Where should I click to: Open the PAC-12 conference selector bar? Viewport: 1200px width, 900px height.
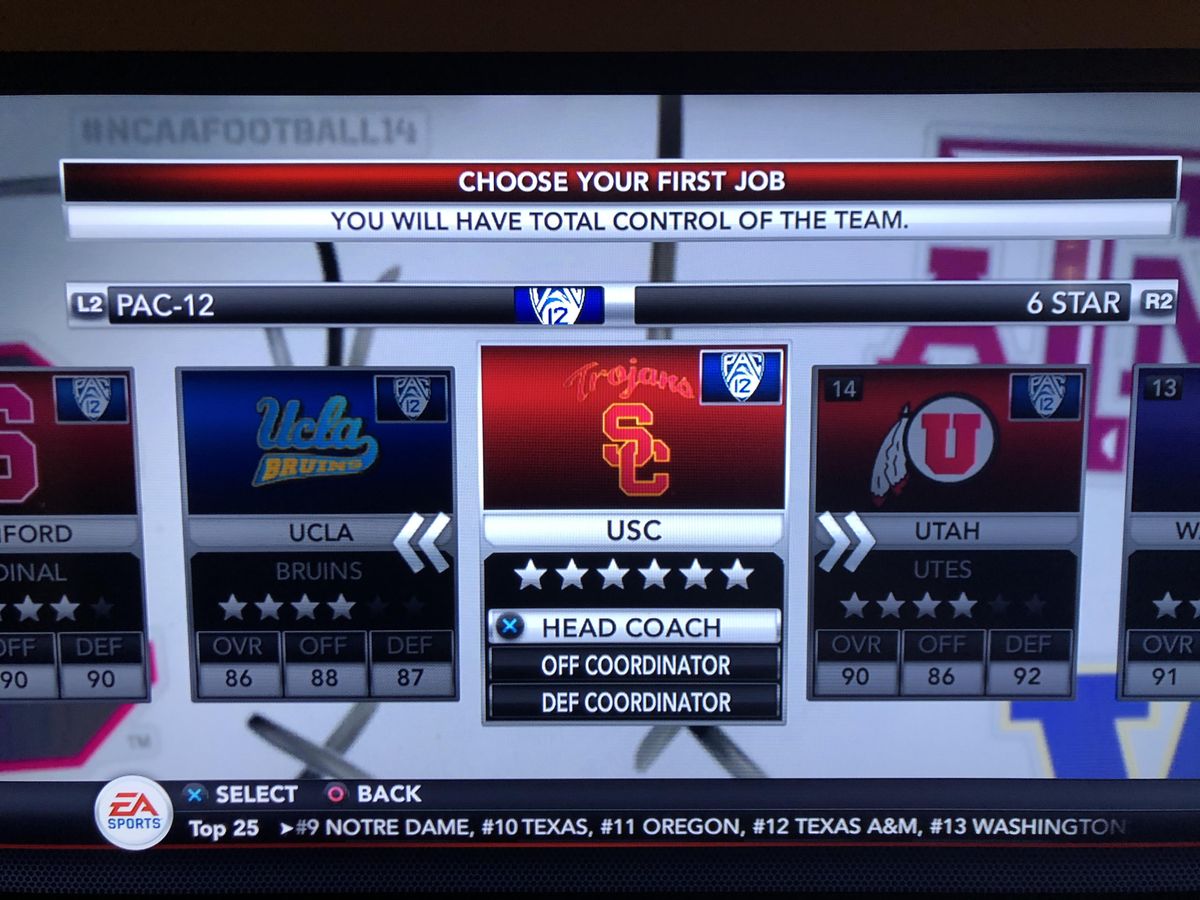310,304
